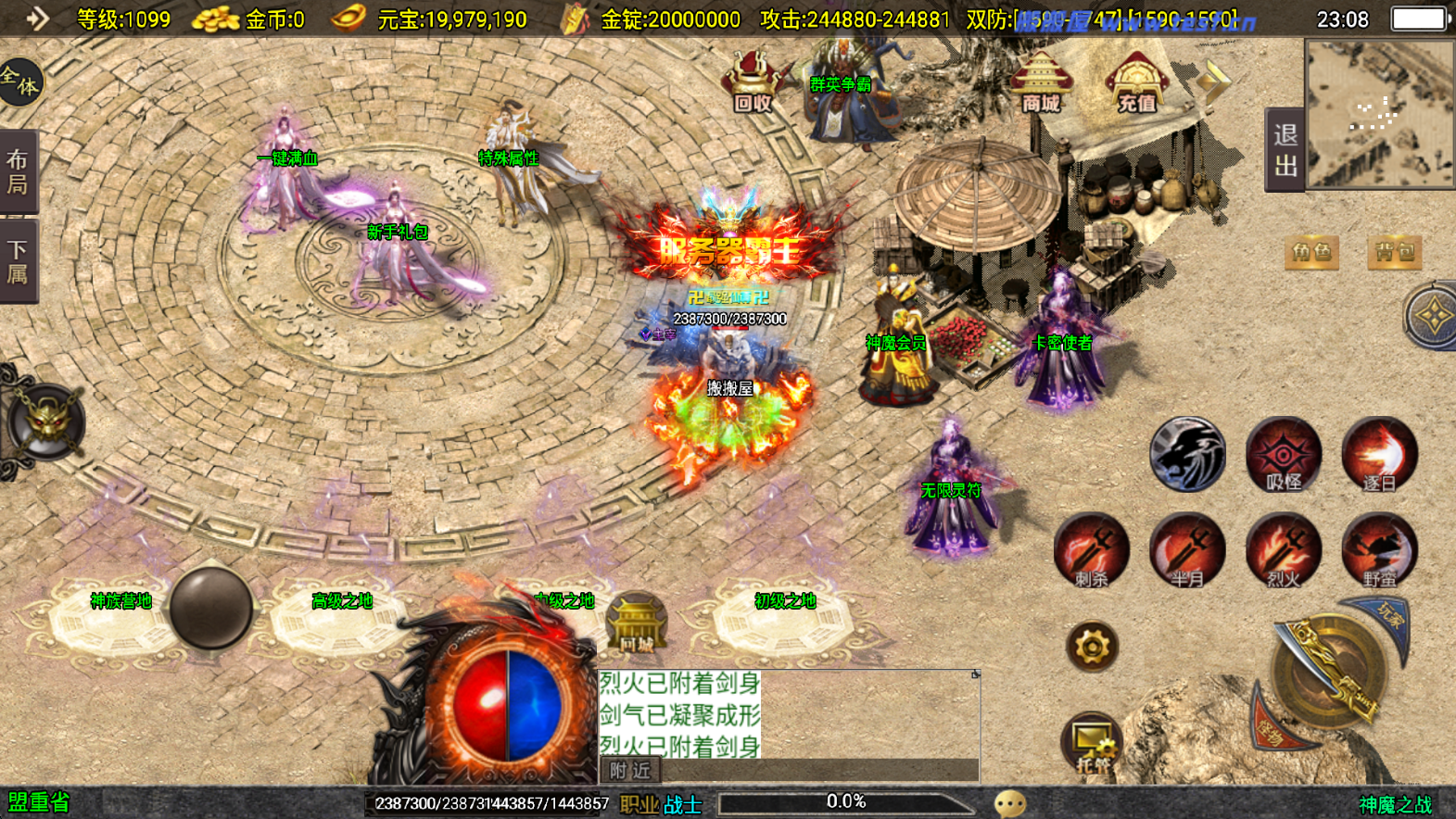Open the 角色 character panel
Screen dimensions: 1456x819
[x=1311, y=252]
